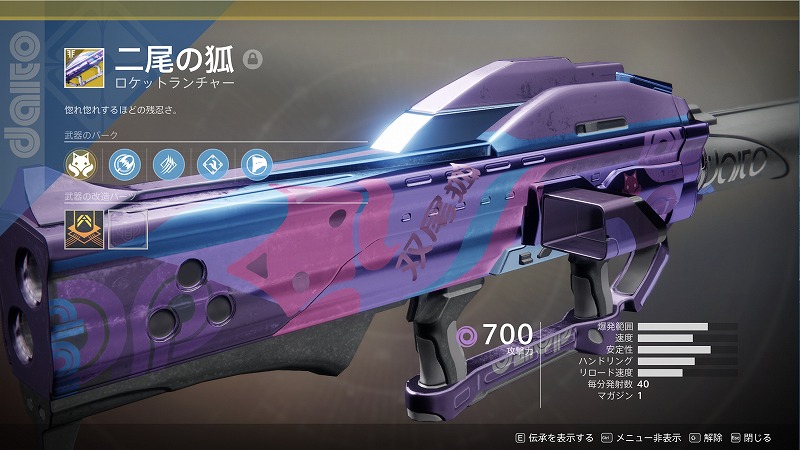Select the triple-slash claw perk icon
800x450 pixels.
(x=166, y=163)
